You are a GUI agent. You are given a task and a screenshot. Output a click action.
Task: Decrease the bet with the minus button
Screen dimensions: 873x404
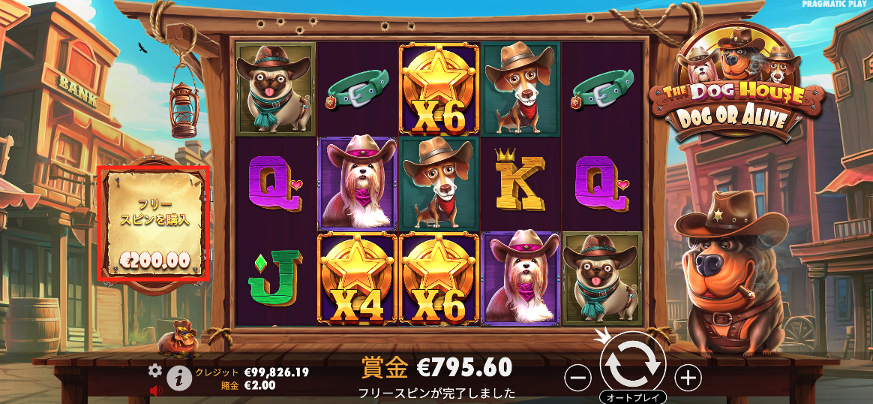[x=577, y=377]
